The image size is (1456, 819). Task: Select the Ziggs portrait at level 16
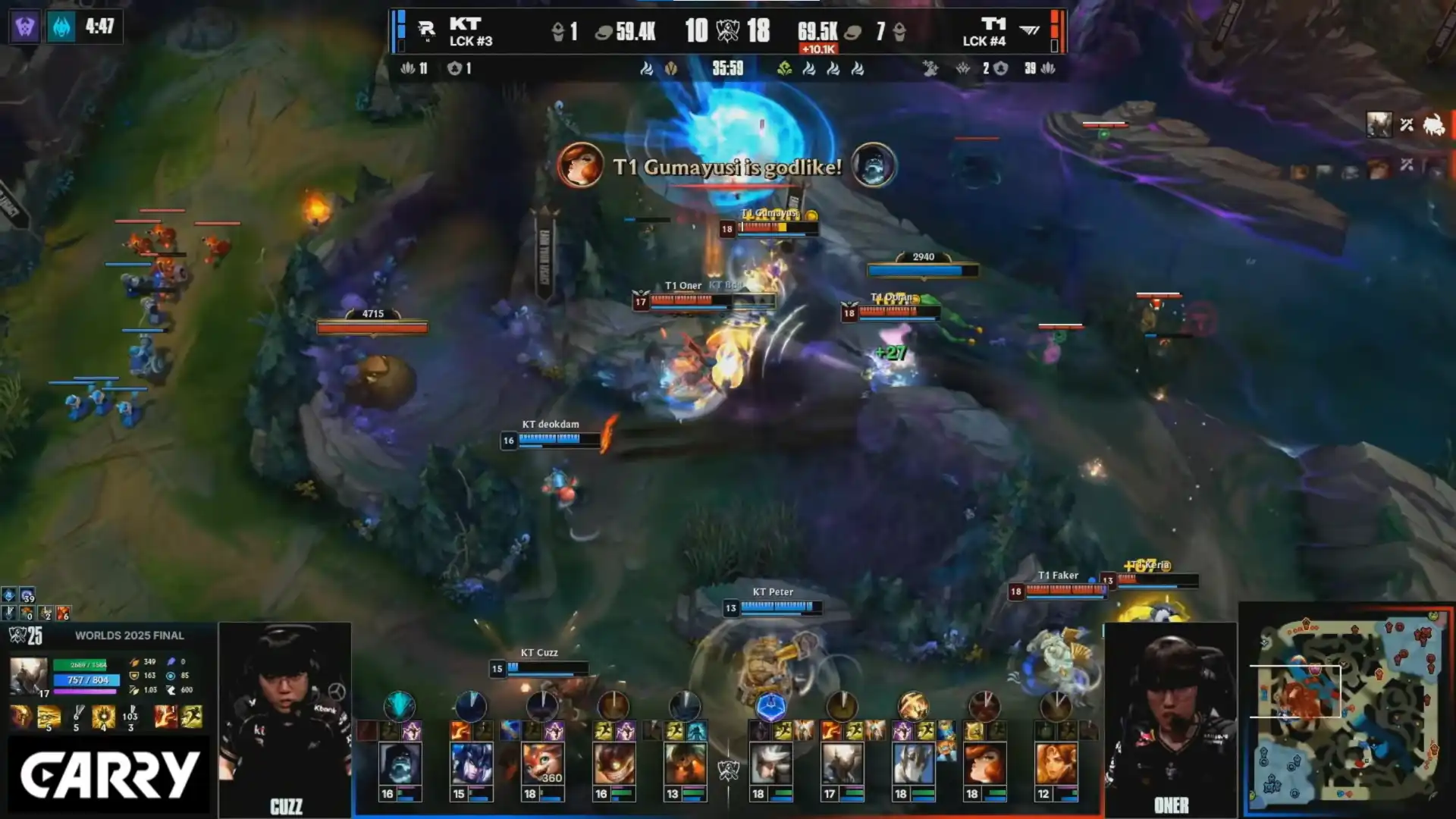coord(613,764)
